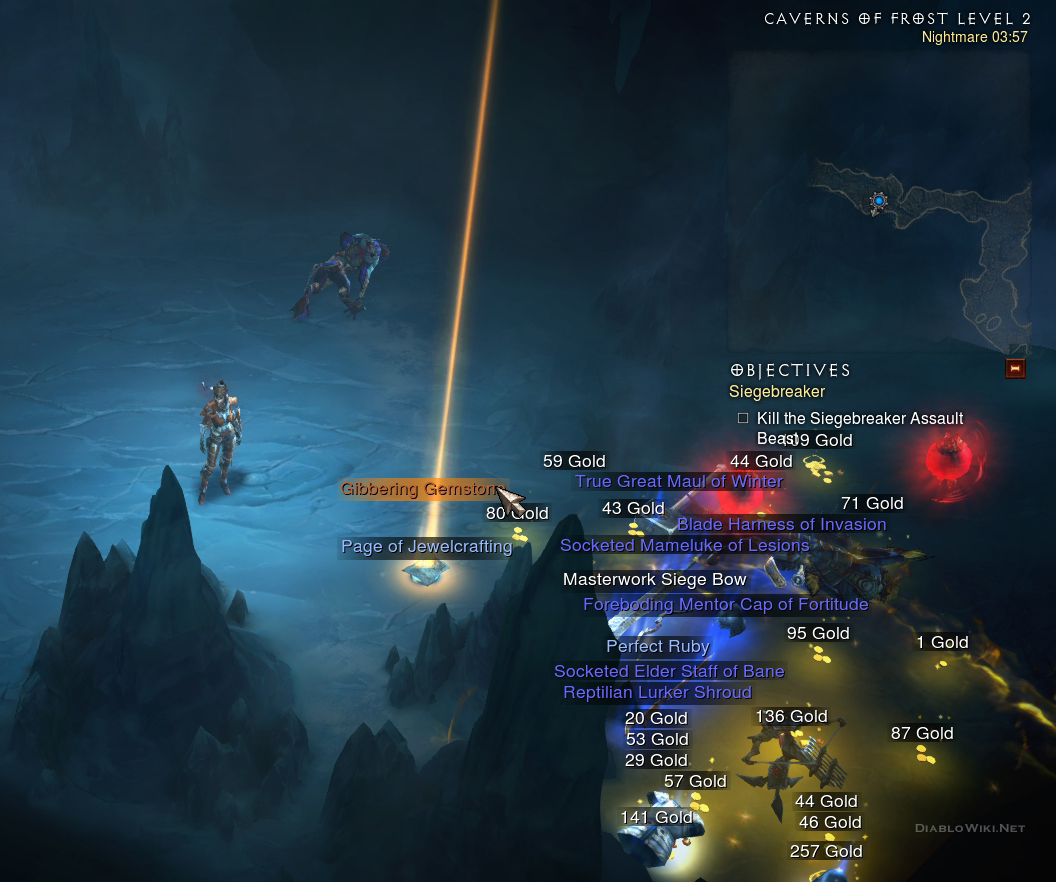The height and width of the screenshot is (882, 1056).
Task: Pick up Socketed Mameluke of Lesions
Action: 684,546
